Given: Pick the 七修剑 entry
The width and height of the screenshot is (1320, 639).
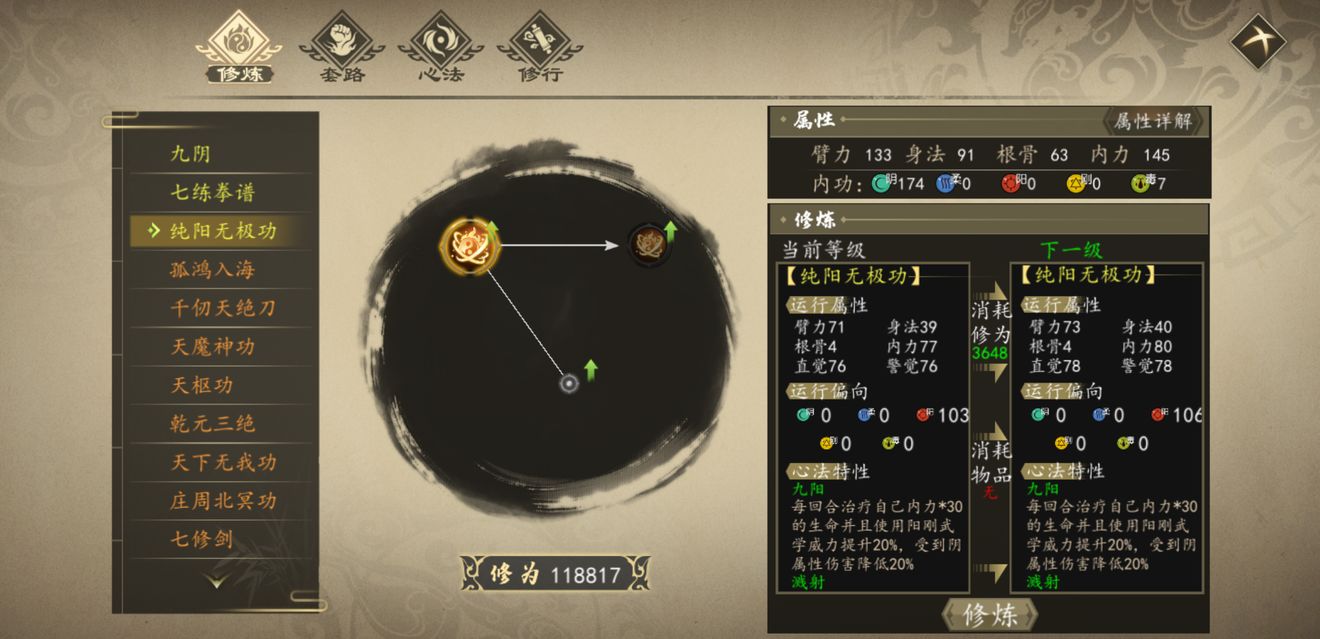Looking at the screenshot, I should [201, 539].
